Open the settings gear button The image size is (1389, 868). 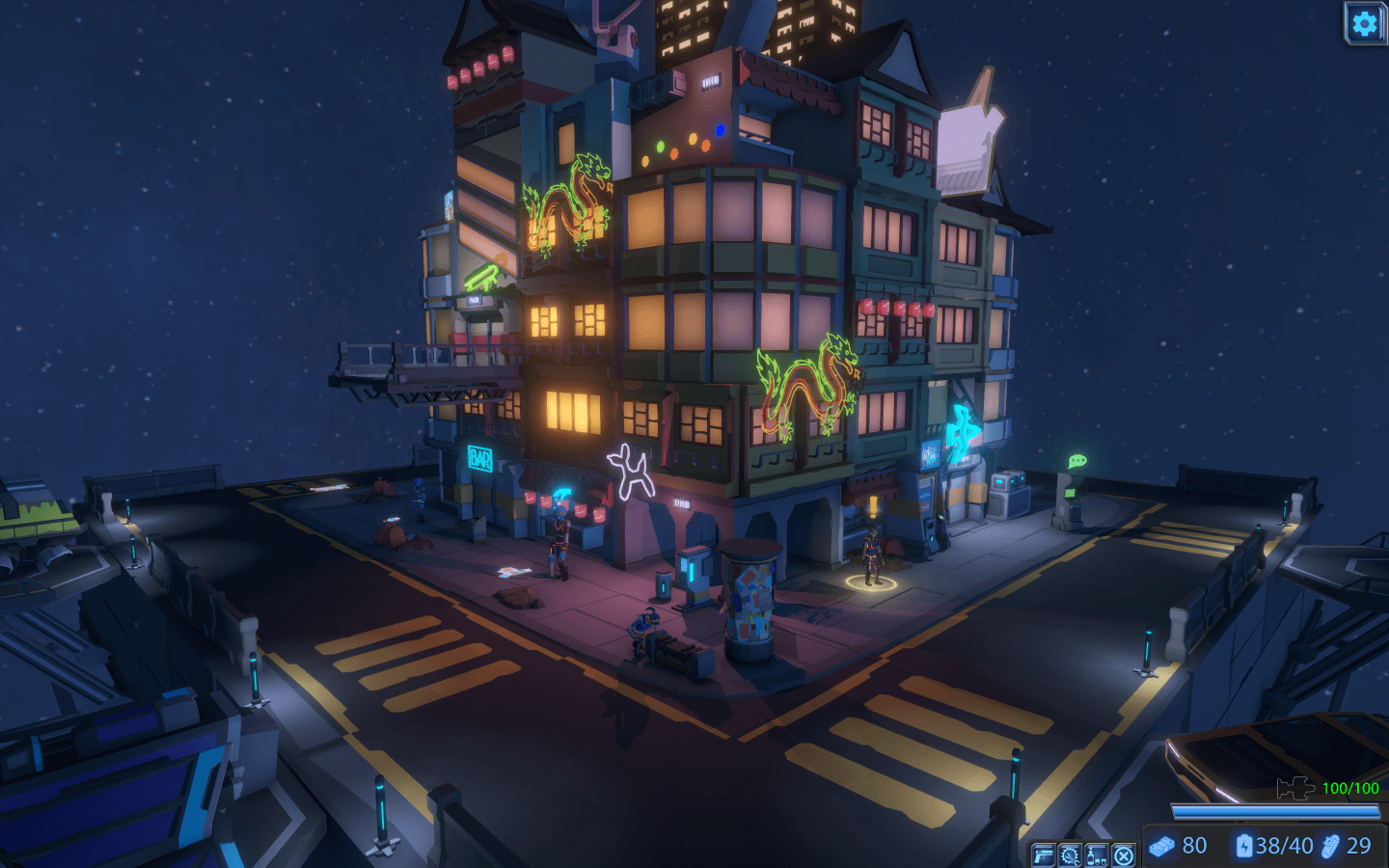point(1364,23)
